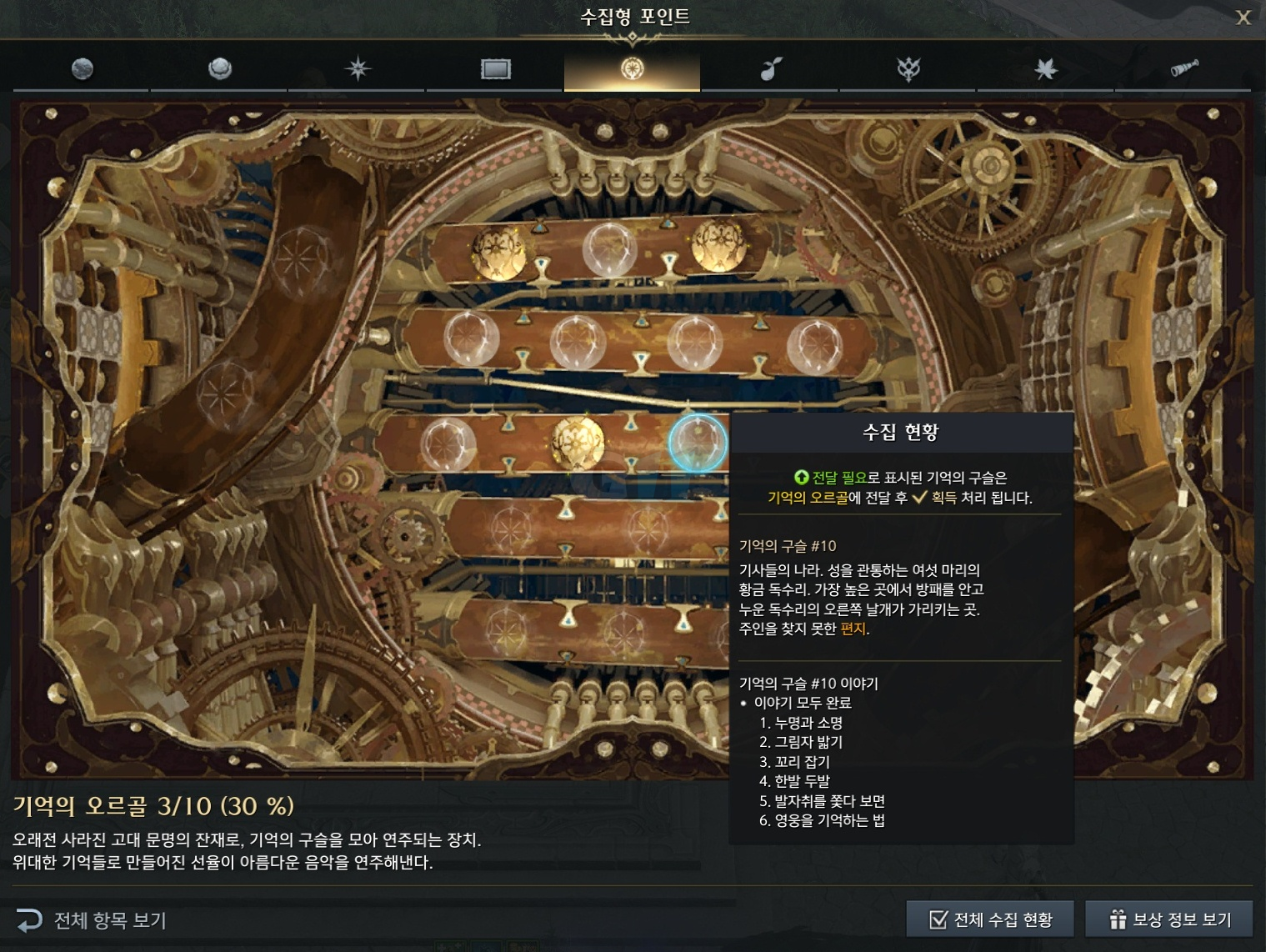Select the leaf-shaped collection category icon
Screen dimensions: 1266x952
[x=1045, y=70]
